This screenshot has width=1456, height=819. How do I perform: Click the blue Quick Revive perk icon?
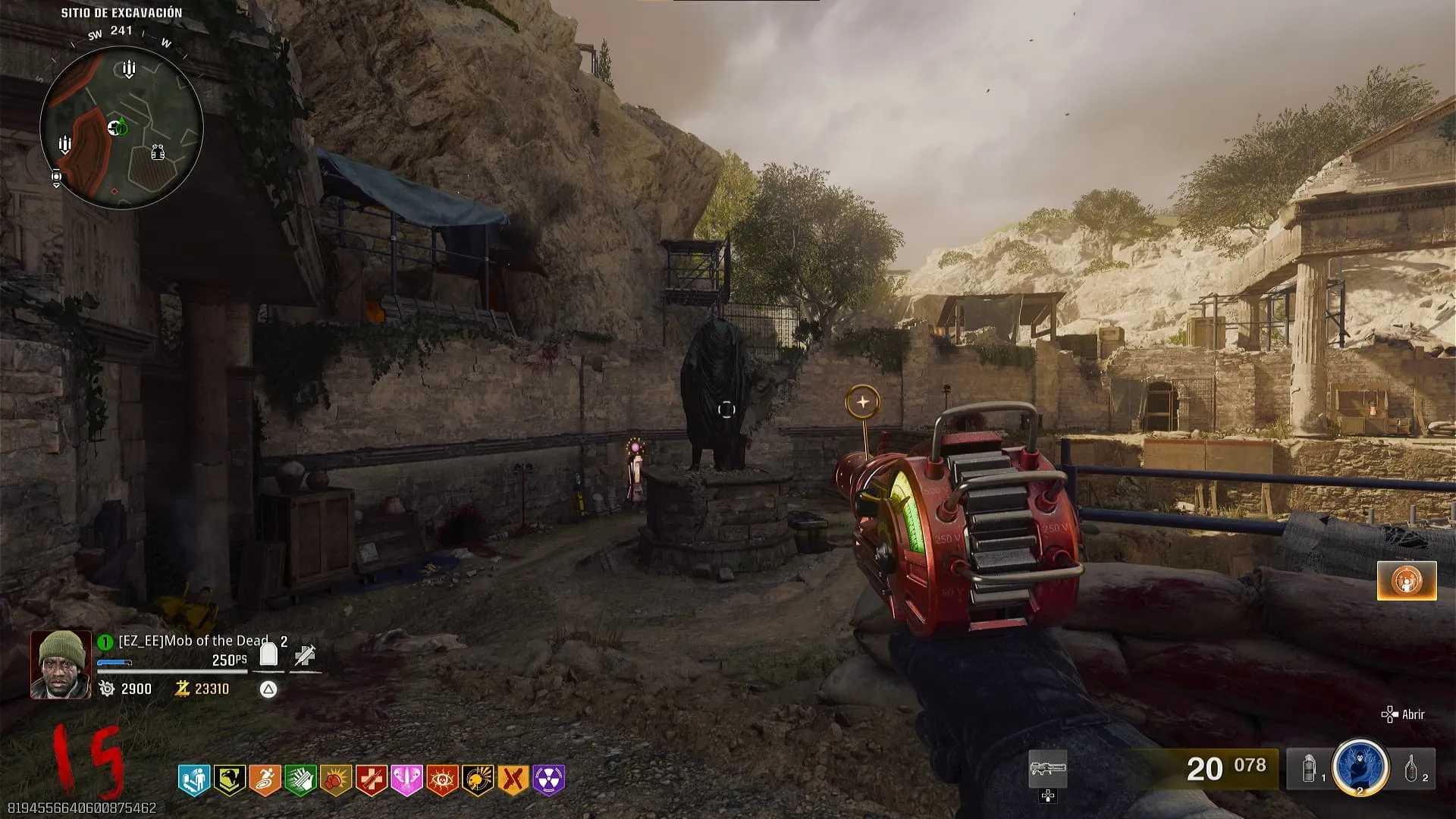[194, 780]
